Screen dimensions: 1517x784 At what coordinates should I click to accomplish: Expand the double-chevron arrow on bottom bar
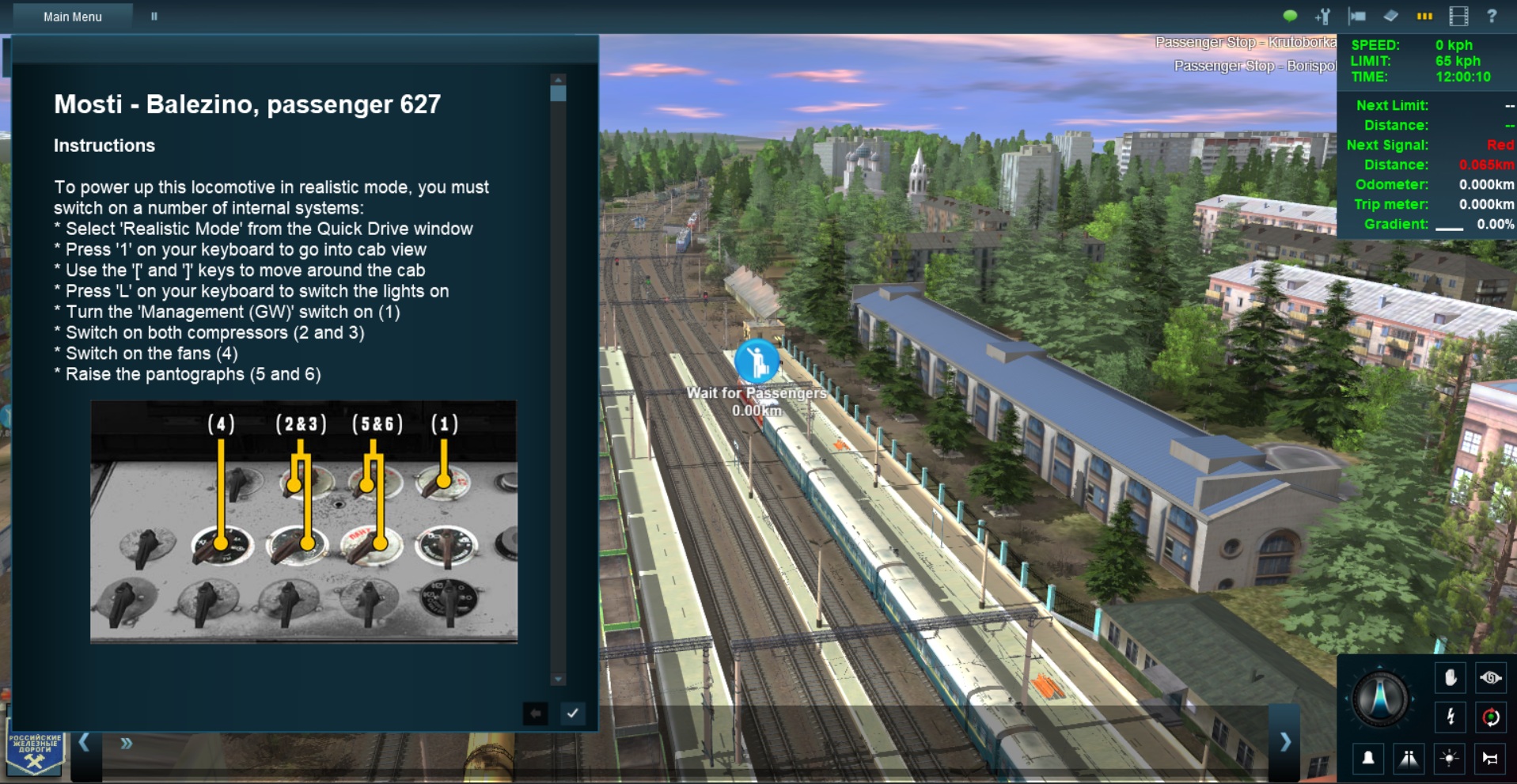click(x=127, y=744)
